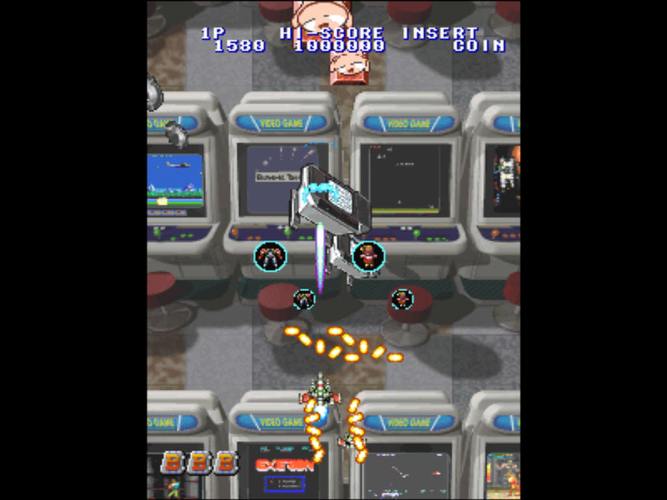Click the bomb stock B icons
667x500 pixels.
[x=200, y=463]
